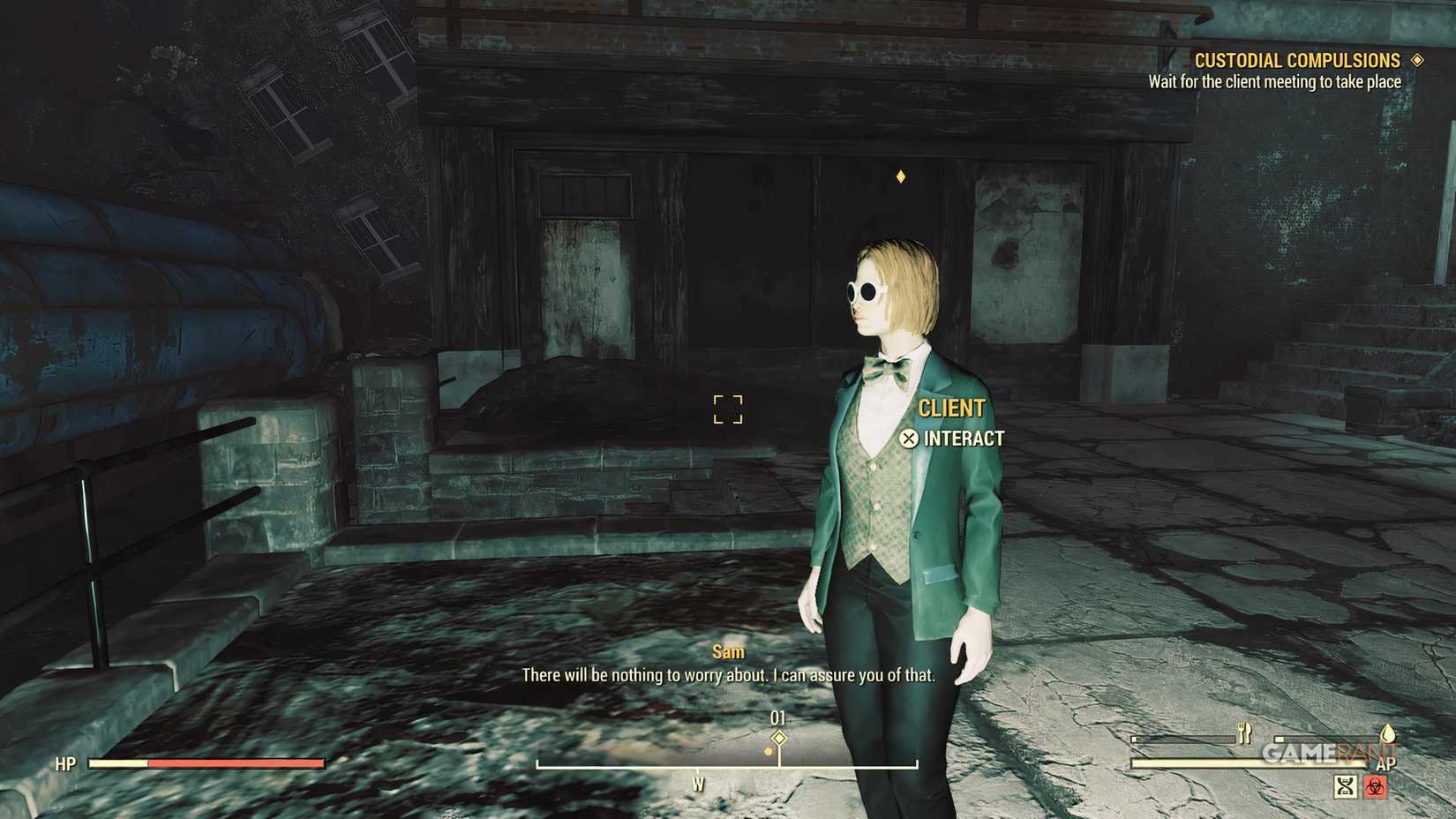Toggle the AP label indicator
The width and height of the screenshot is (1456, 819).
coord(1386,763)
